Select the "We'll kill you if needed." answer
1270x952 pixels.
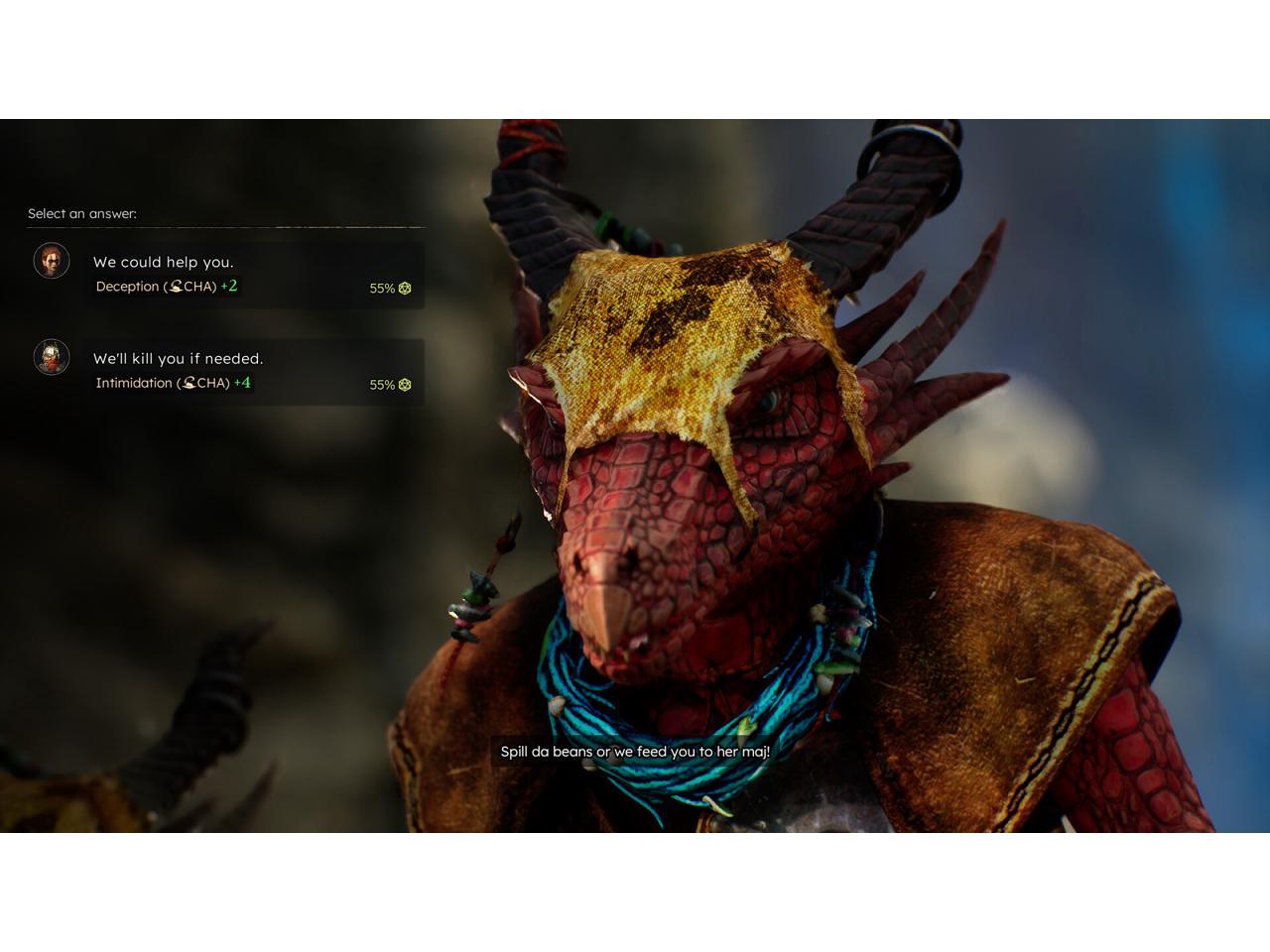(179, 359)
